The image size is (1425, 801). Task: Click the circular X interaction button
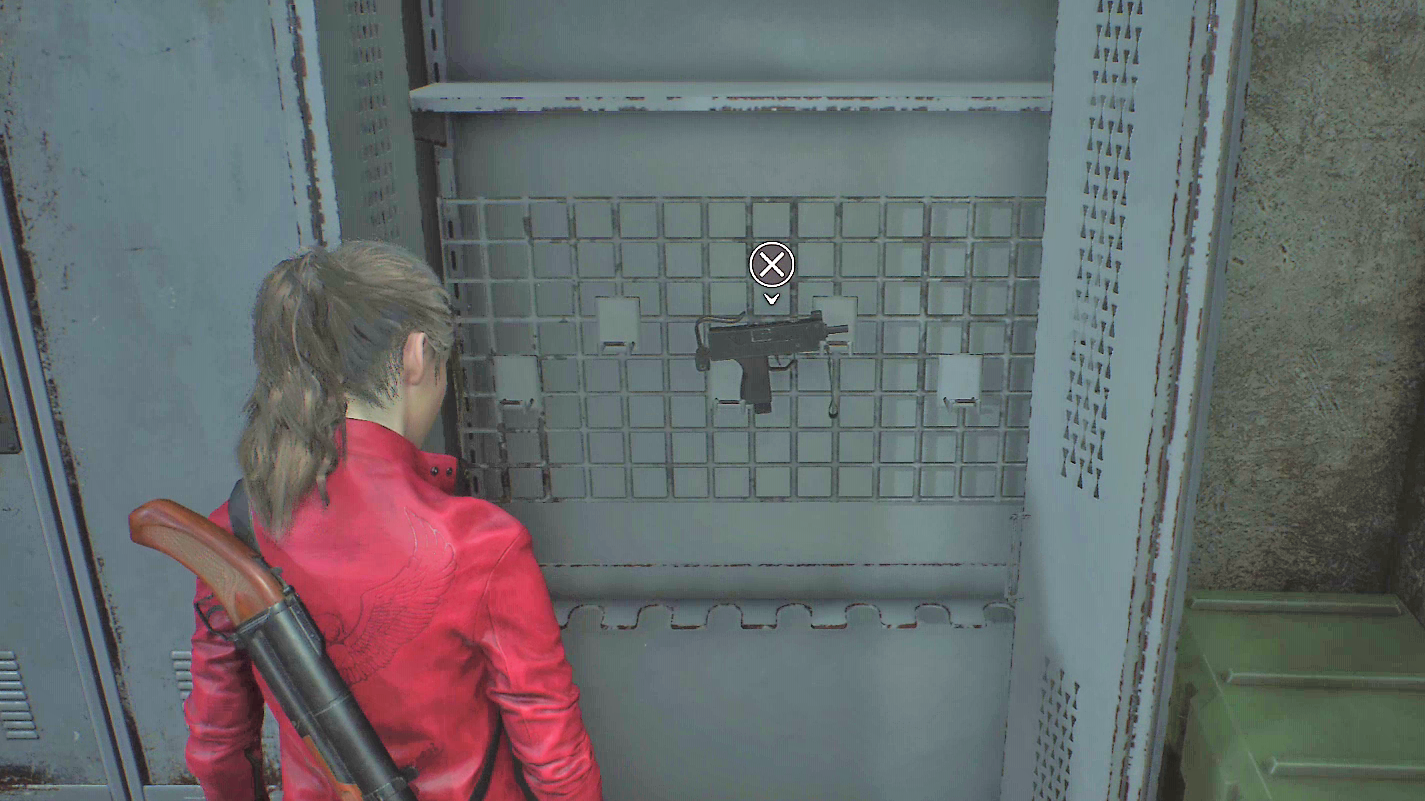click(770, 265)
